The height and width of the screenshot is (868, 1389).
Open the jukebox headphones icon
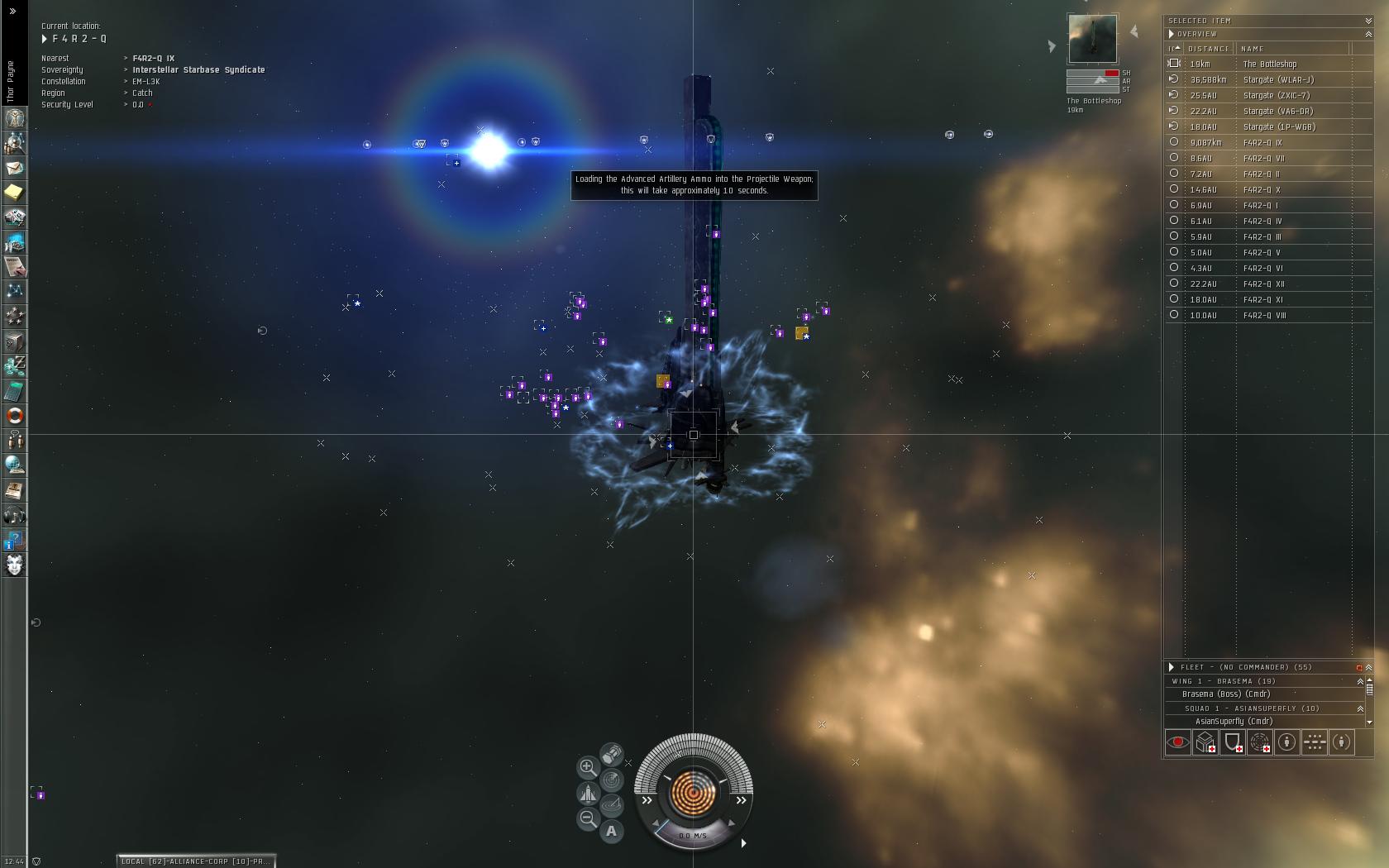tap(14, 516)
